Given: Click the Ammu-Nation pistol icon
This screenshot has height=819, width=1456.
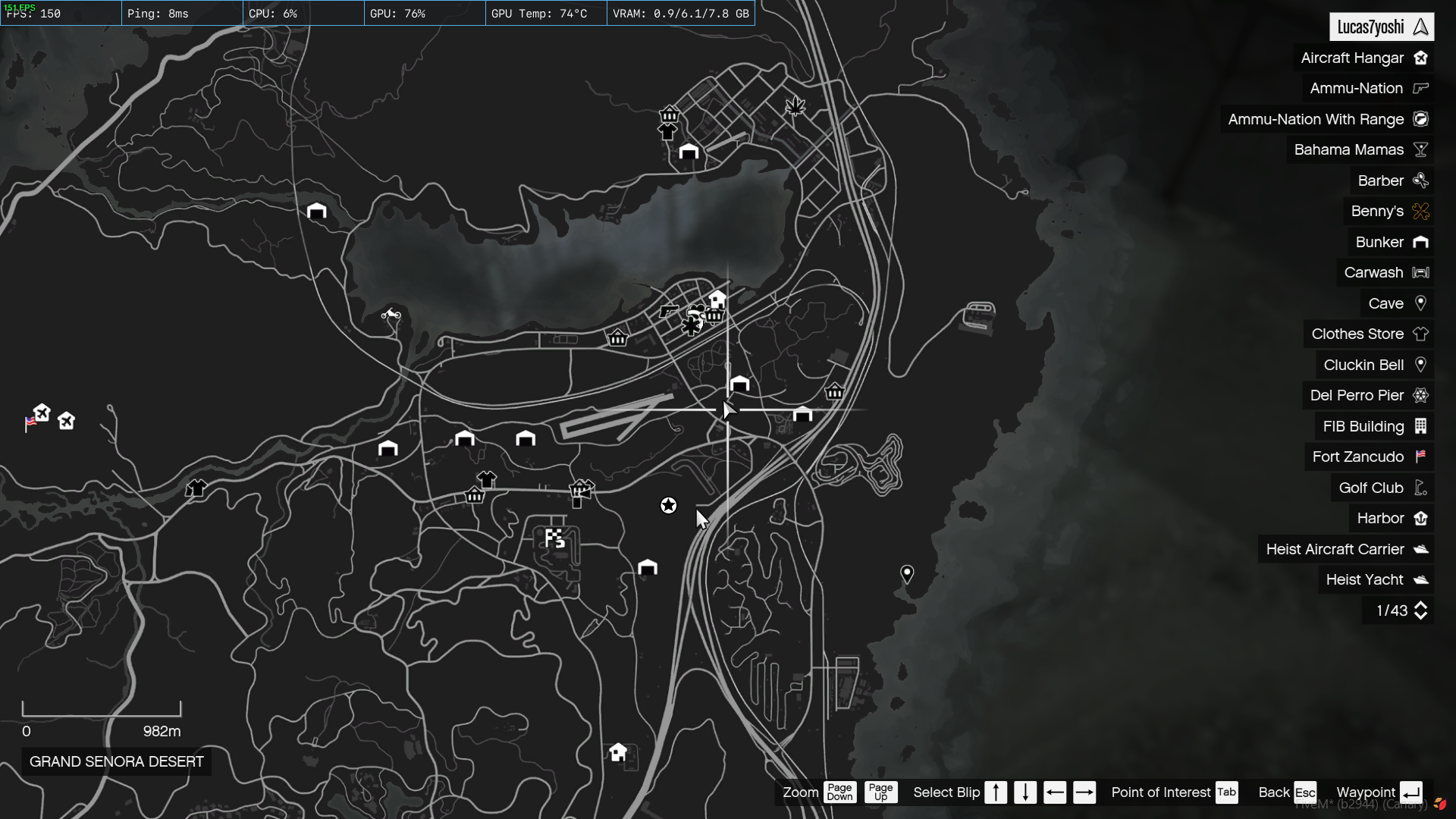Looking at the screenshot, I should coord(1419,88).
